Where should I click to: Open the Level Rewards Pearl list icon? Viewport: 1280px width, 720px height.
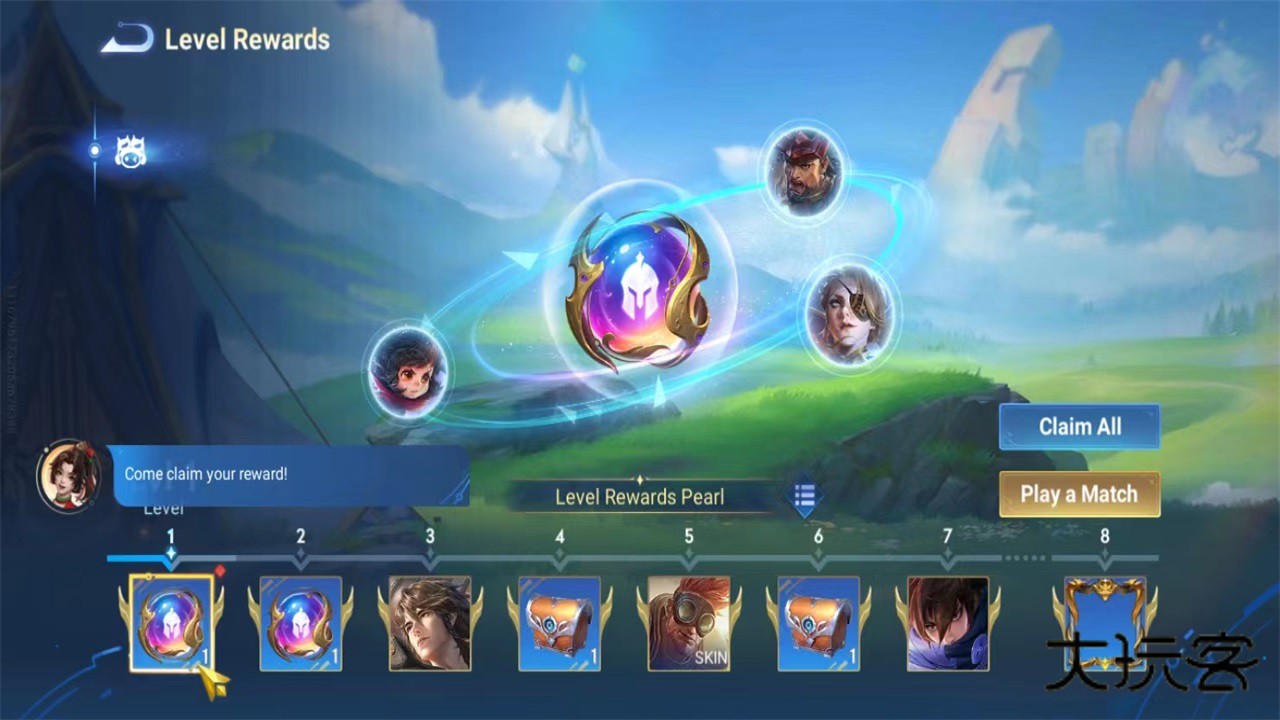coord(805,495)
